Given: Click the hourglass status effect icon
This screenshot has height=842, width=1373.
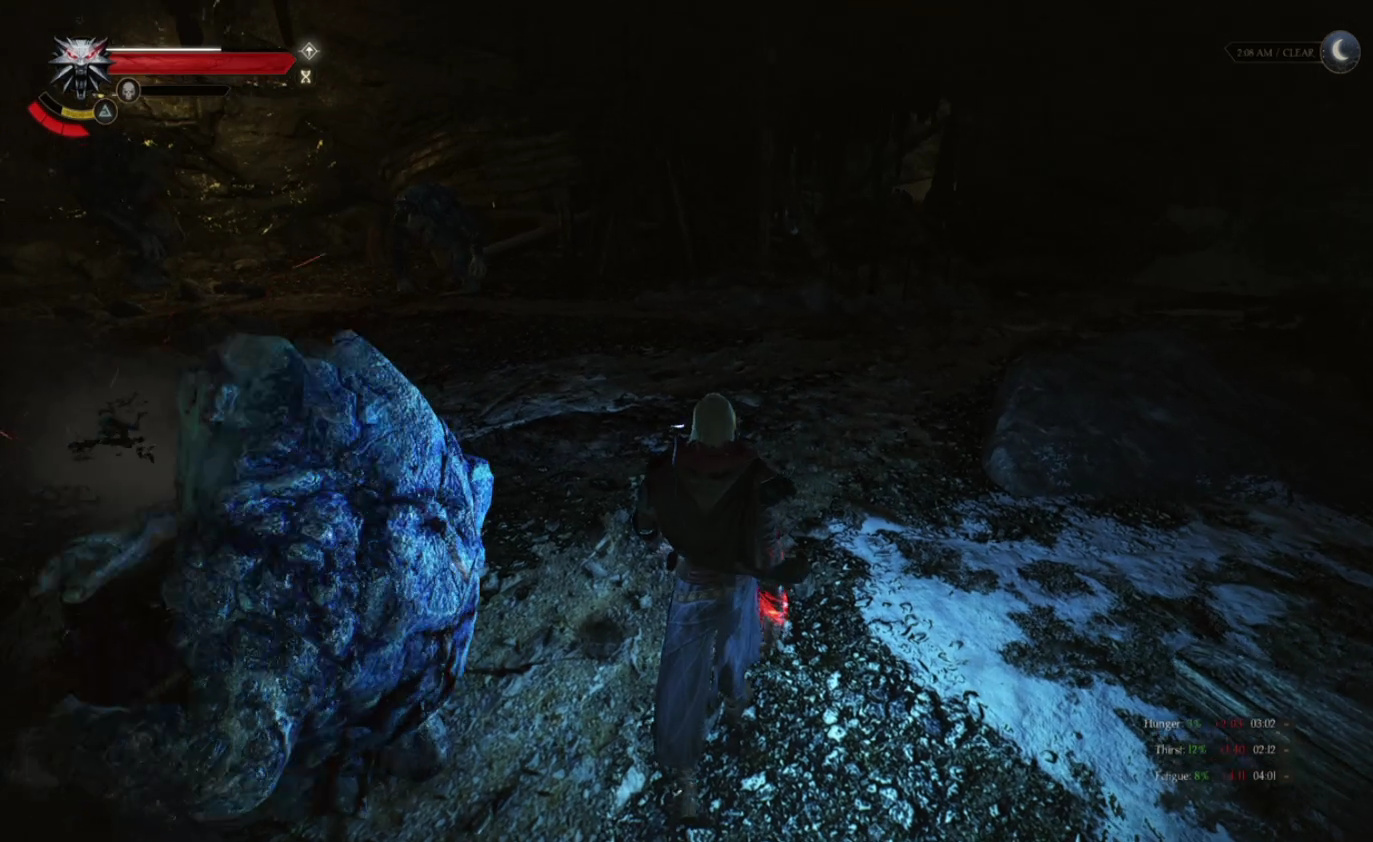Looking at the screenshot, I should tap(306, 76).
